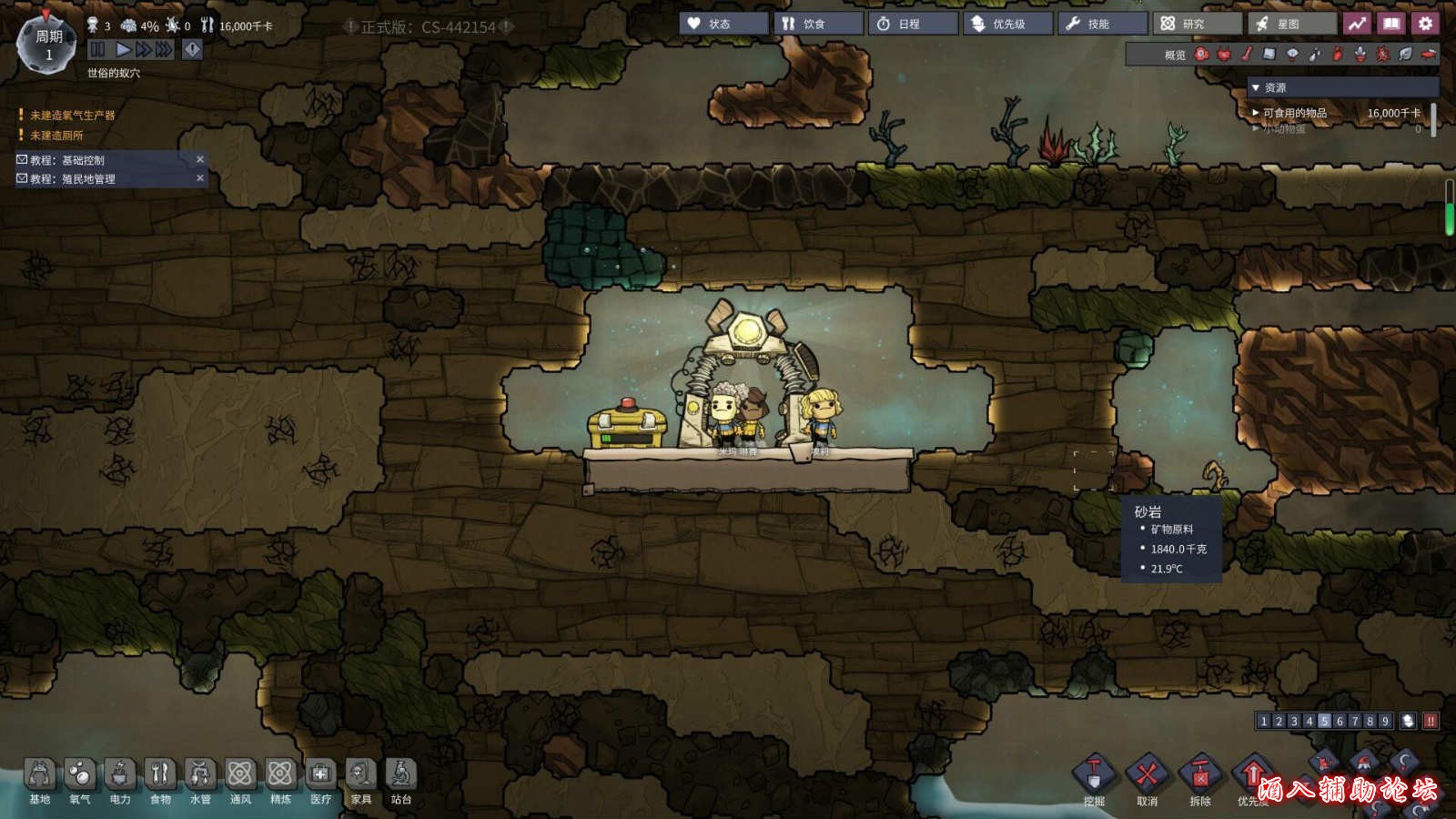Screen dimensions: 1456x819
Task: Open the 基地 (Base) build category
Action: click(40, 781)
